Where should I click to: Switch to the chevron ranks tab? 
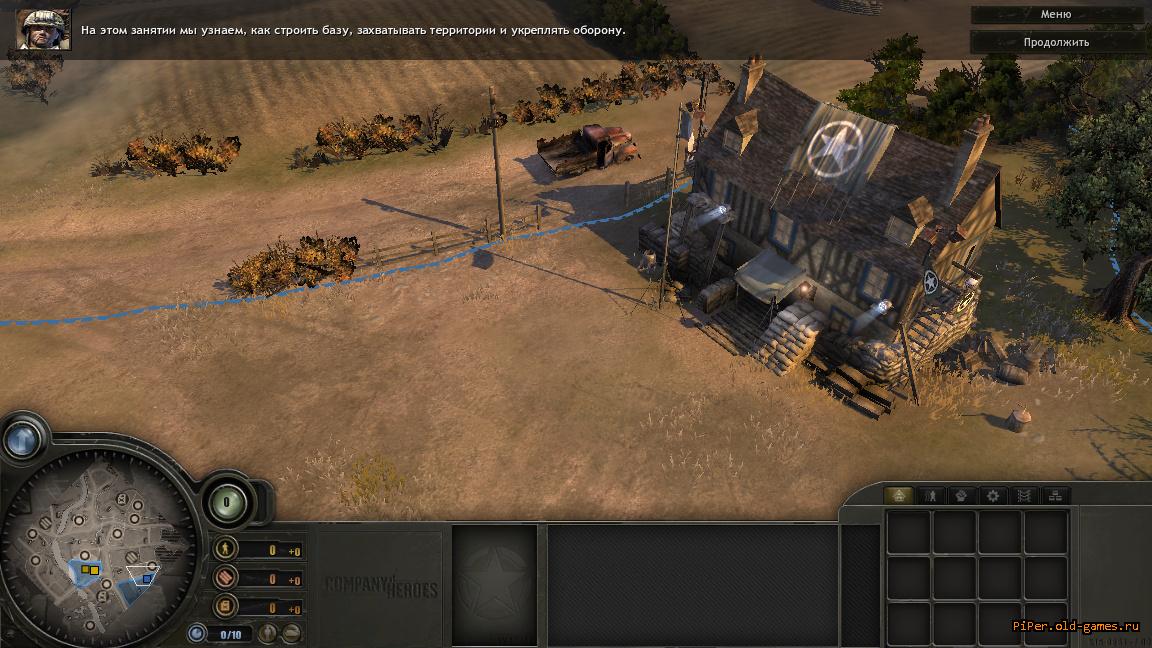(1023, 495)
